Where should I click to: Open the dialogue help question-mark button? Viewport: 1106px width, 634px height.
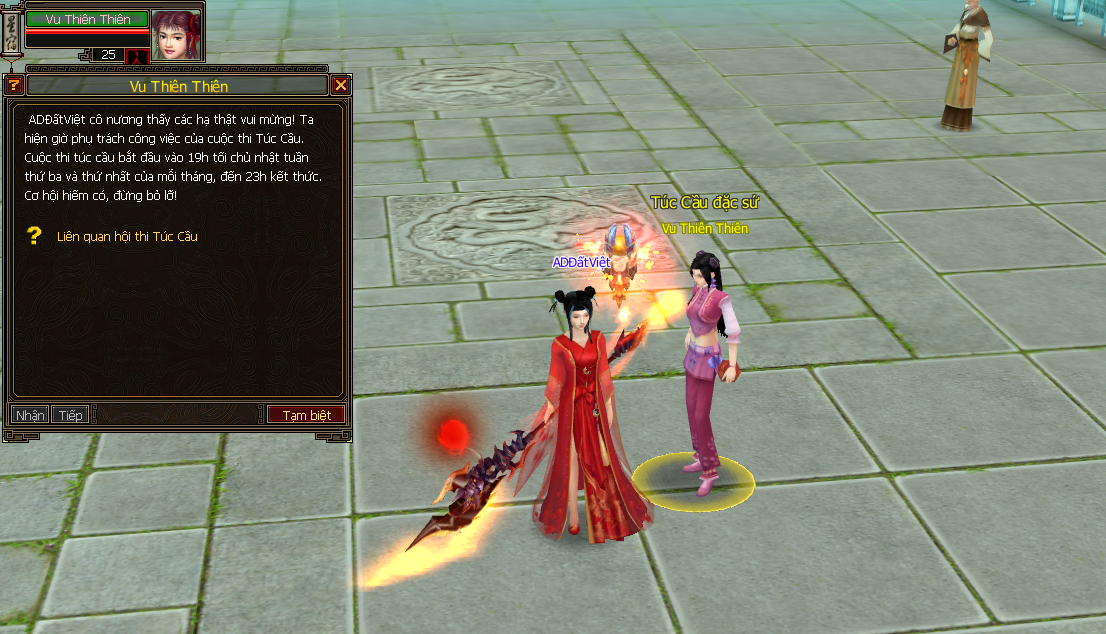14,85
